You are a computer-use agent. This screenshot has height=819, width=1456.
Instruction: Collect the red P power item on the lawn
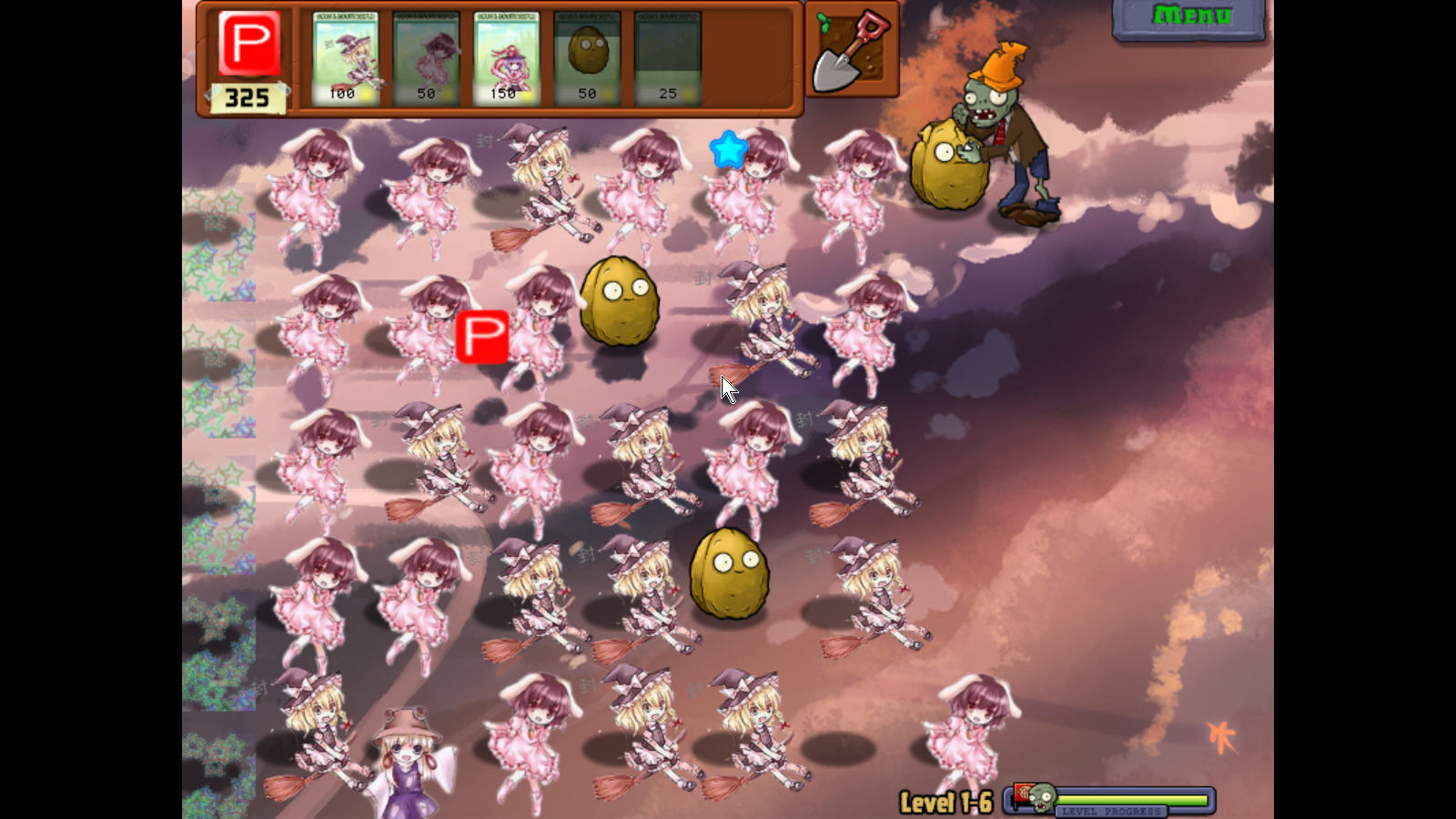(481, 337)
